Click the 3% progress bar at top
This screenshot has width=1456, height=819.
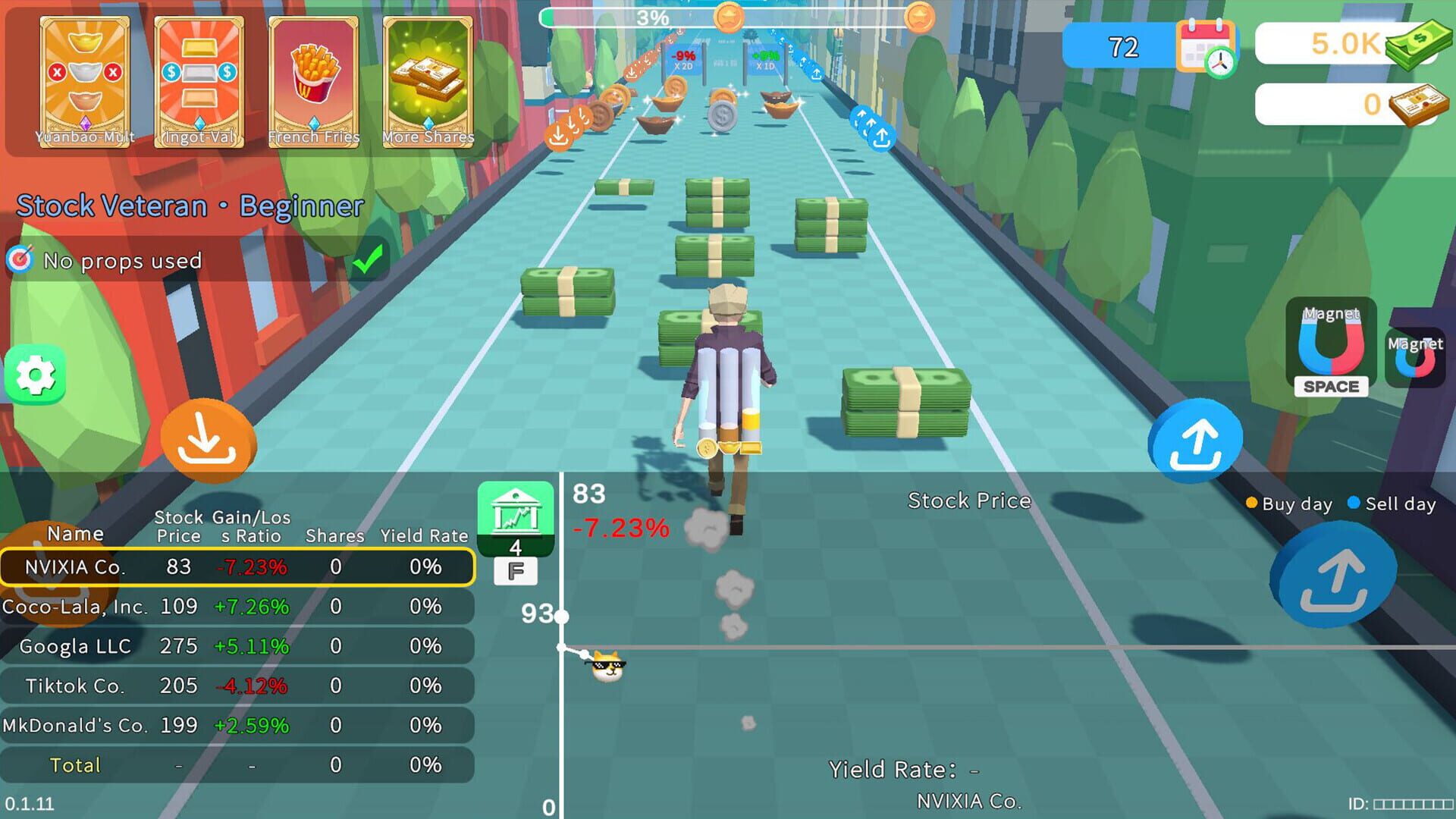click(652, 15)
